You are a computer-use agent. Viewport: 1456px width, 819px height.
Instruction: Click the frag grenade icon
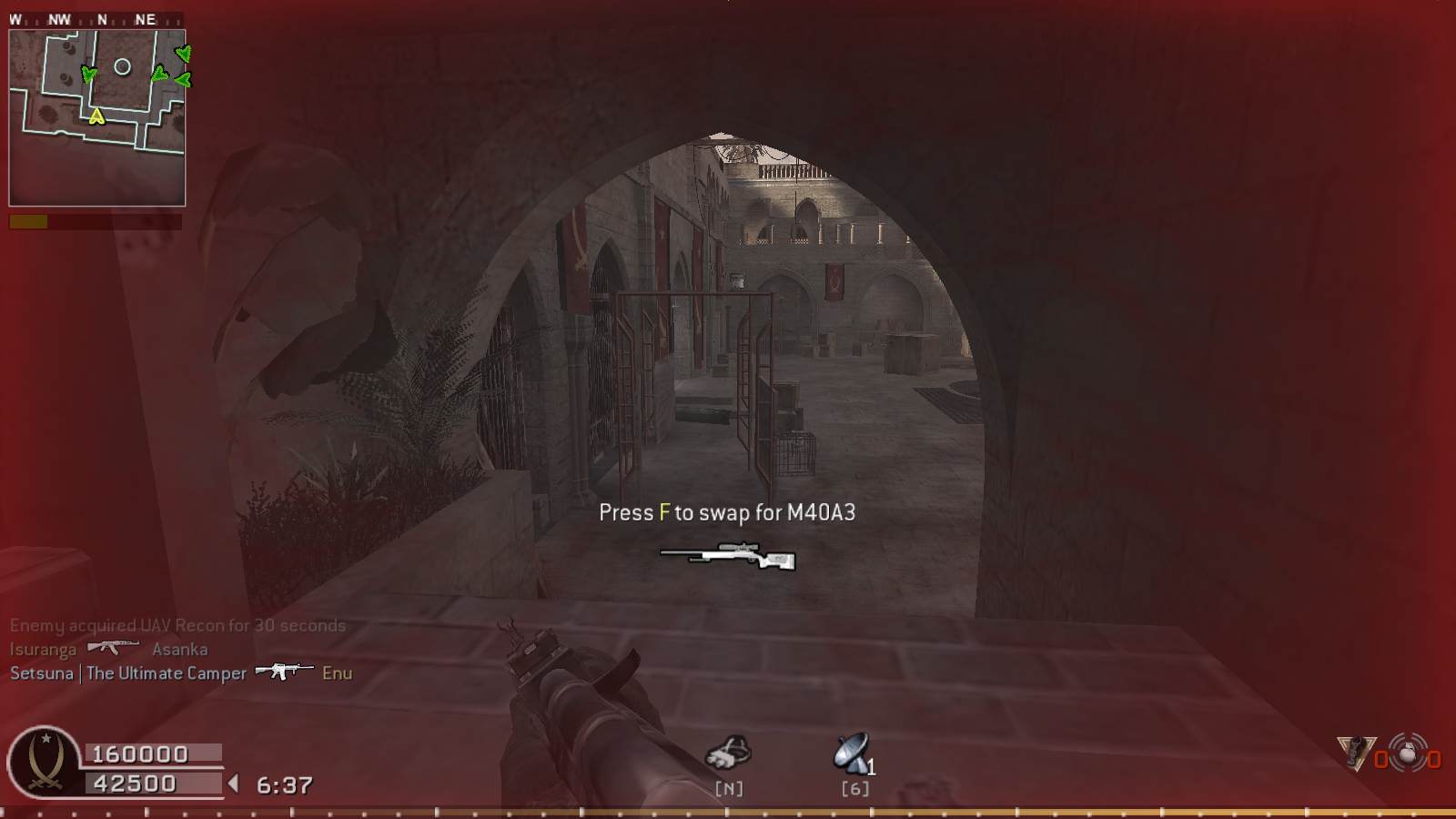click(1408, 753)
